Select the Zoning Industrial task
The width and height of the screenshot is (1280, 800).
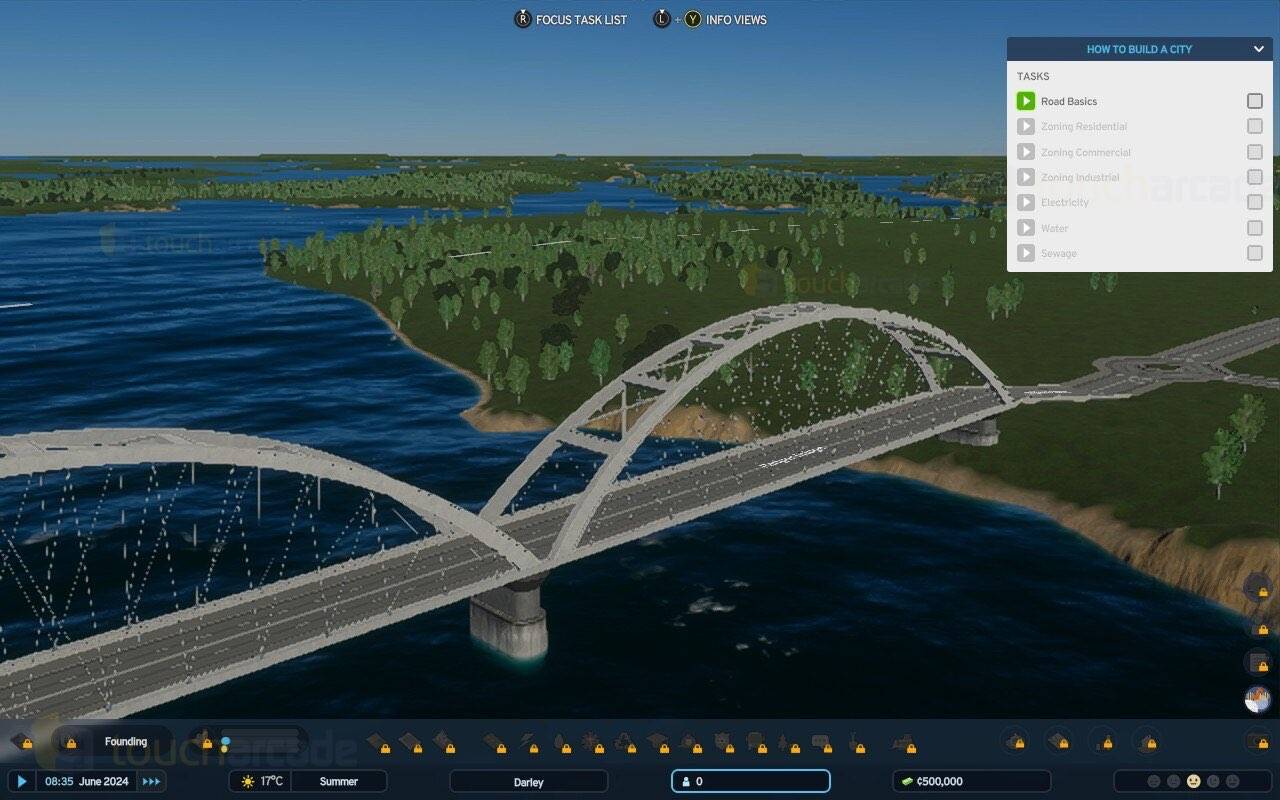pos(1080,177)
